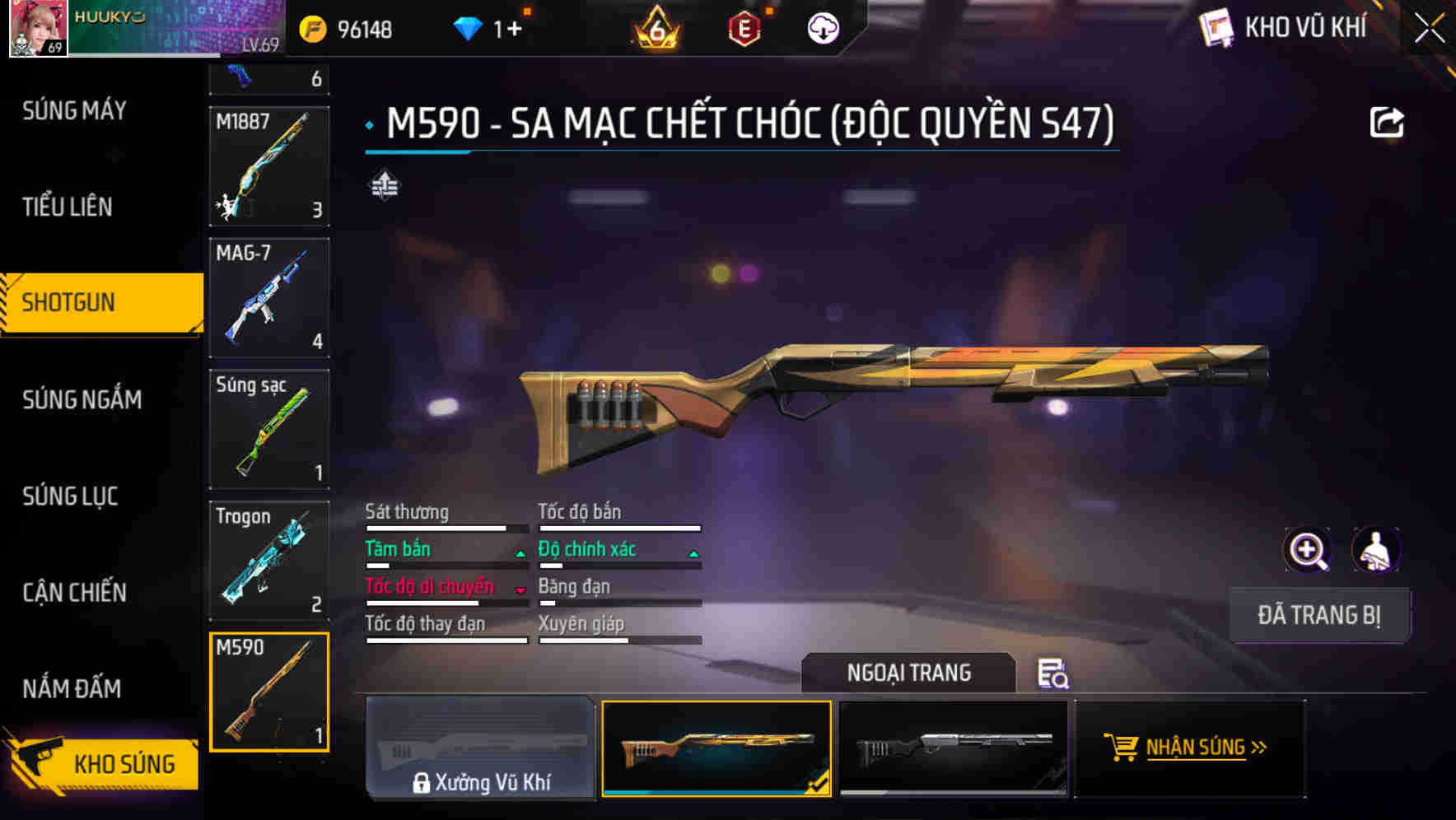Open the NGOẠI TRANG tab
This screenshot has height=820, width=1456.
(x=909, y=673)
